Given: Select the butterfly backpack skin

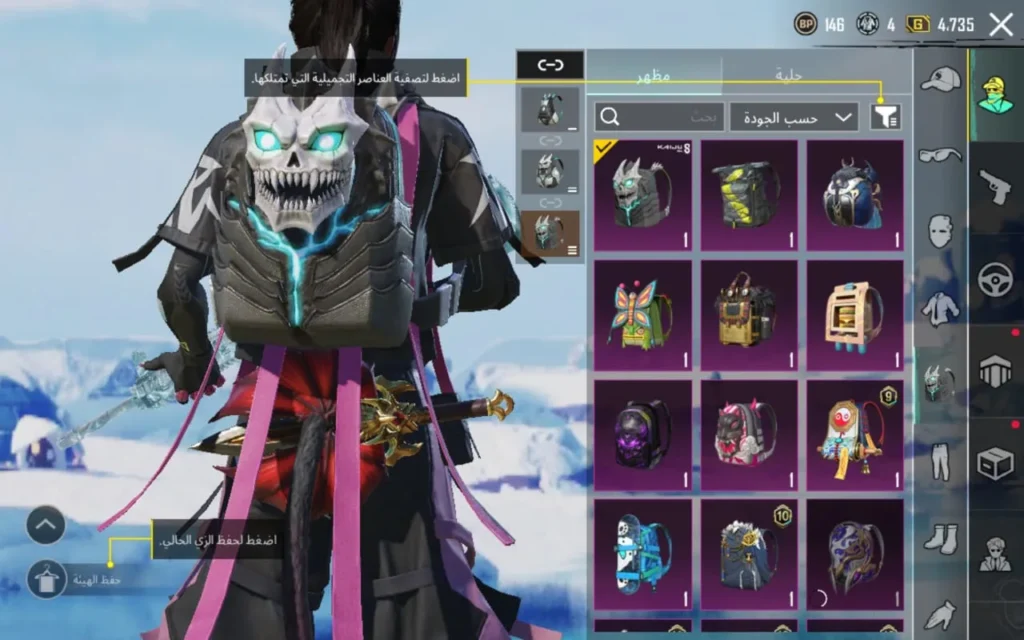Looking at the screenshot, I should (642, 314).
